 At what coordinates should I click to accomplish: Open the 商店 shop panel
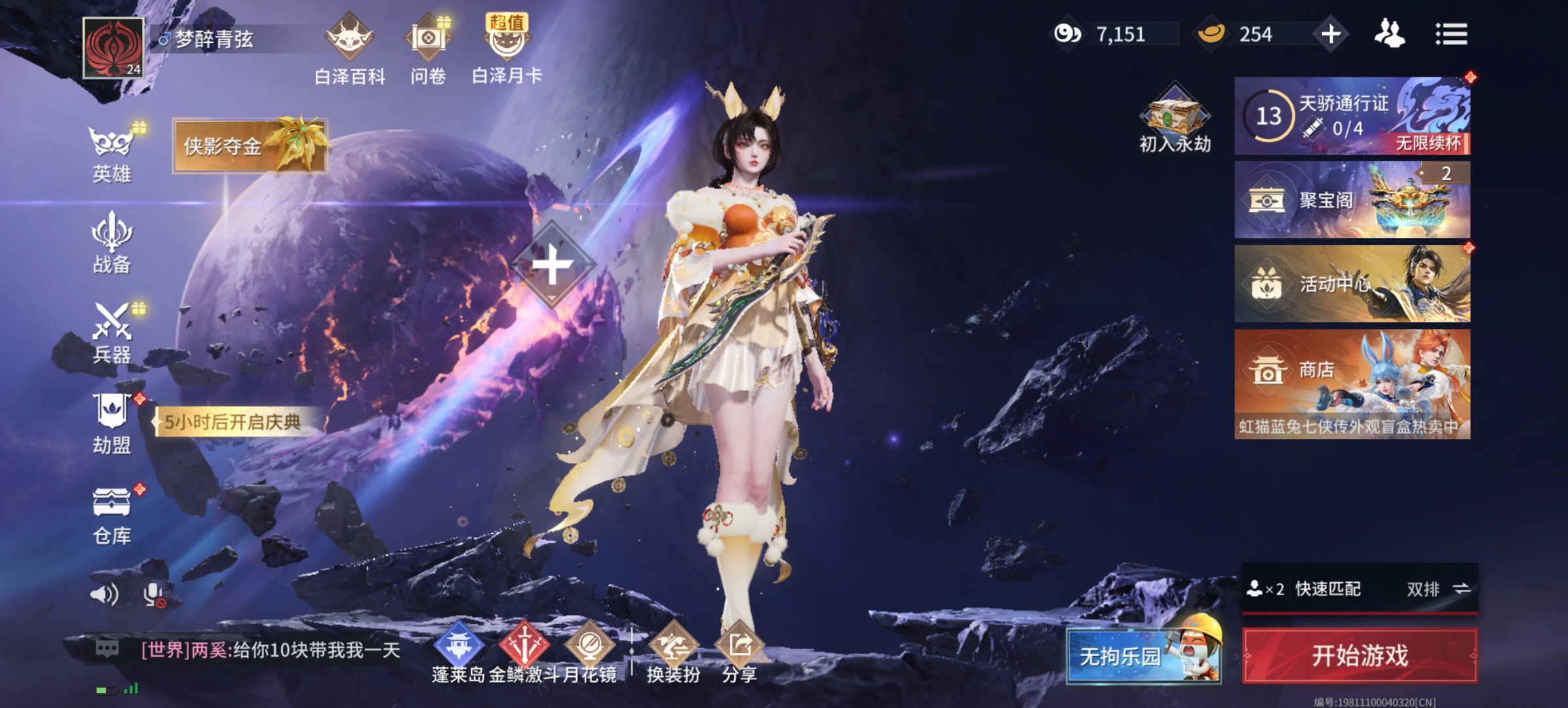pos(1352,383)
